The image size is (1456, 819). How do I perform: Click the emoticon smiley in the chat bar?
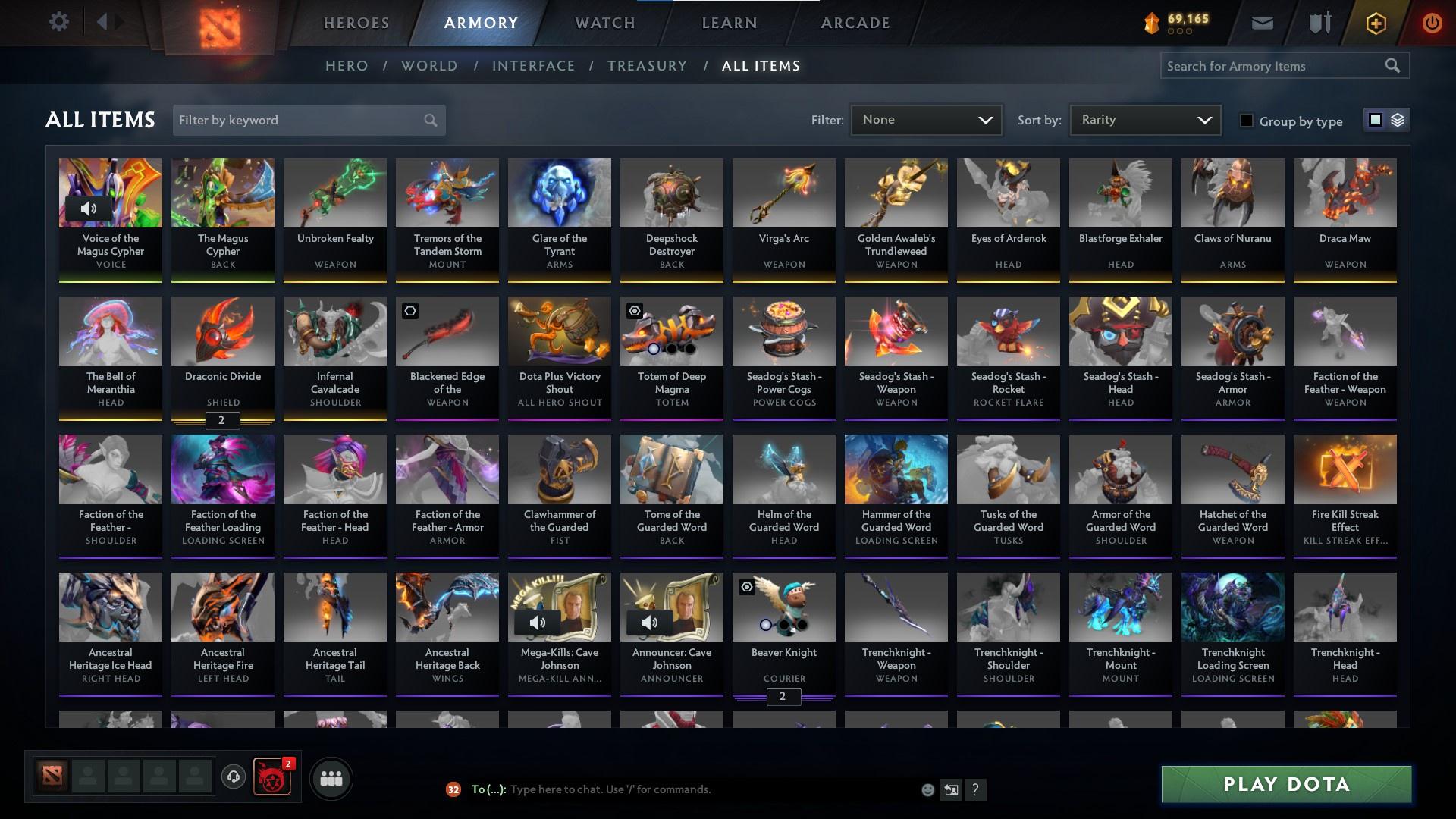(927, 789)
